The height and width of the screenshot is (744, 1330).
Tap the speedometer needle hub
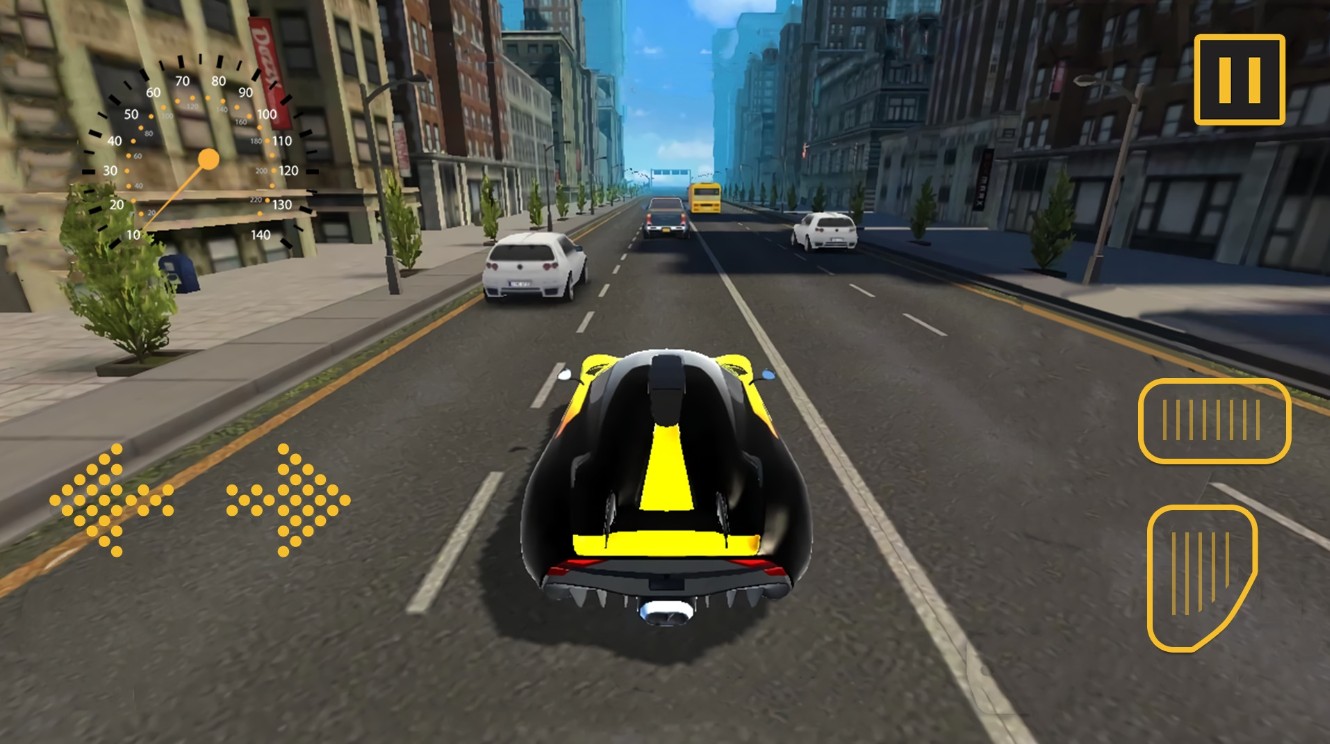tap(210, 157)
